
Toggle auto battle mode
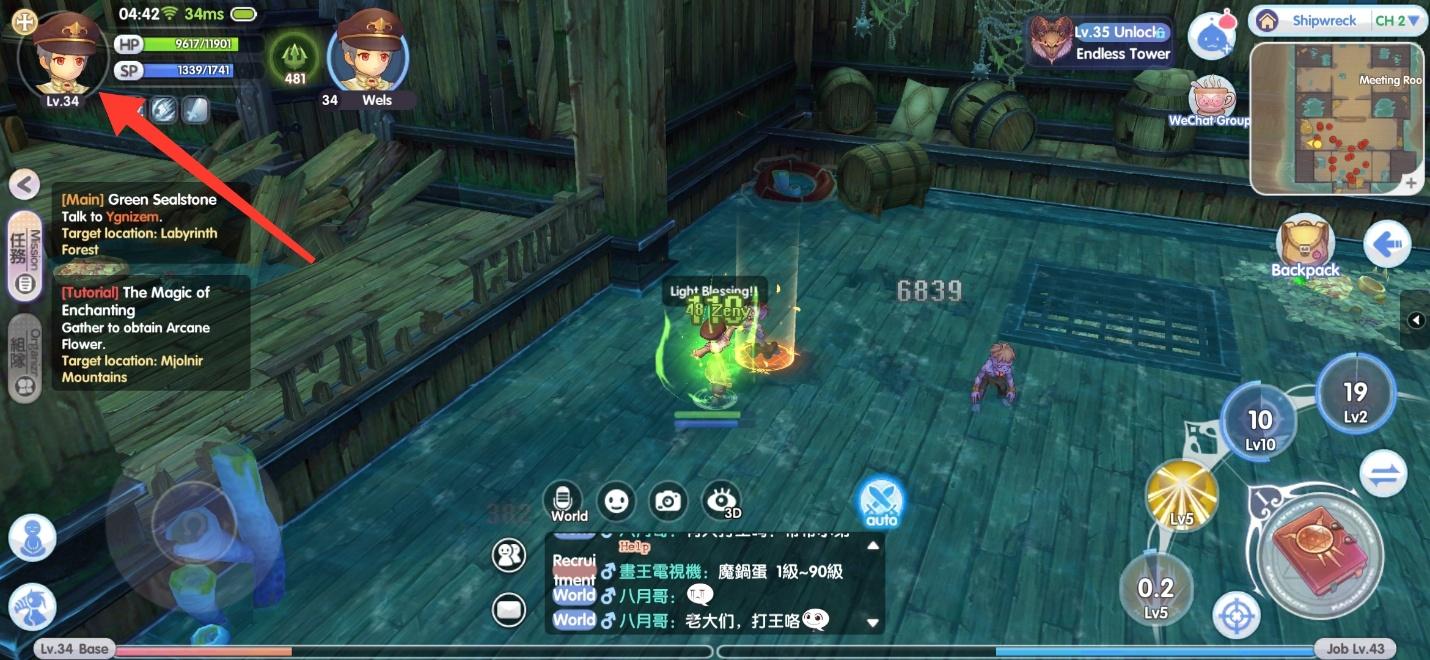click(x=881, y=502)
